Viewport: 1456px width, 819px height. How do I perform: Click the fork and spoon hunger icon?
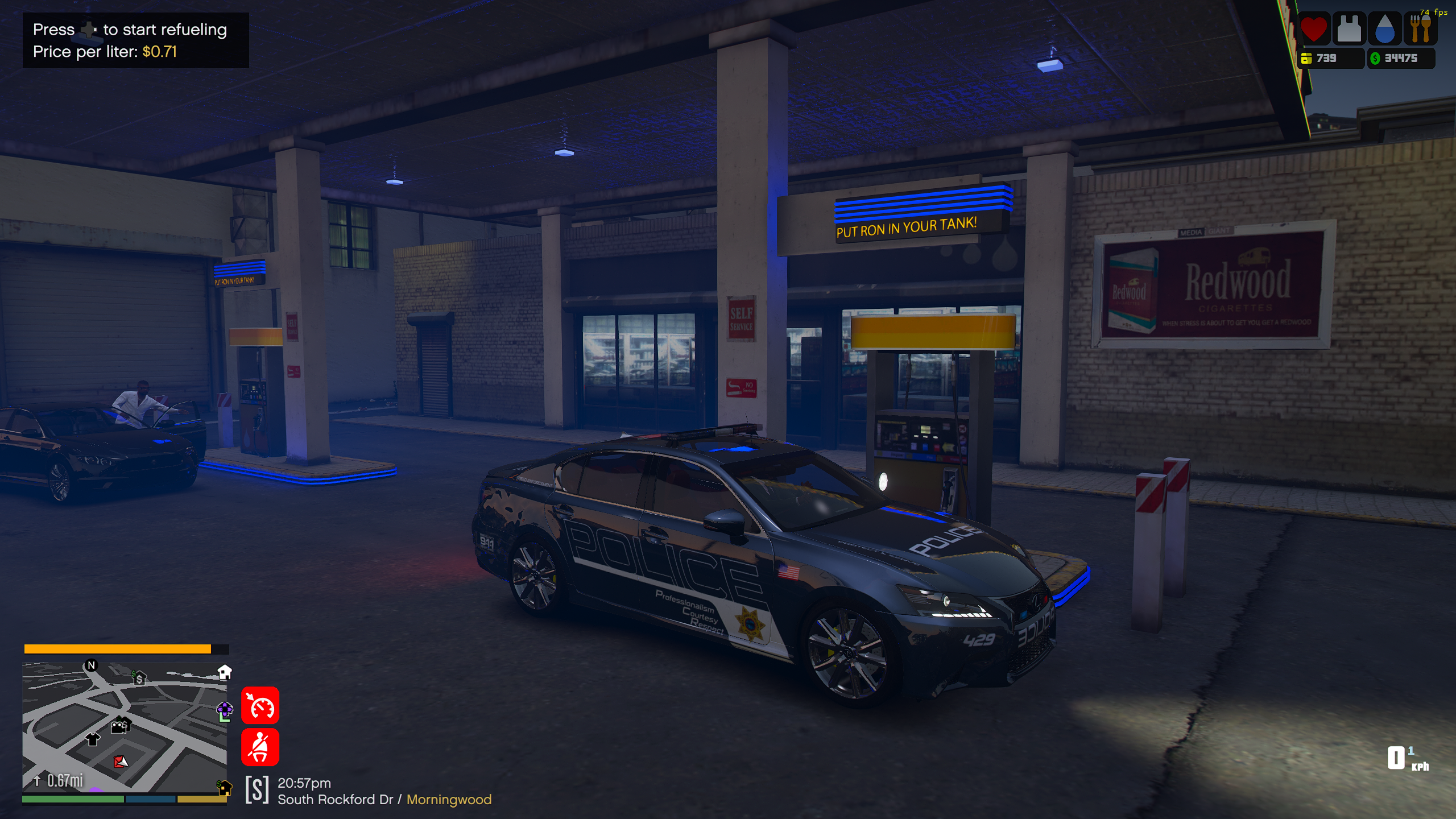(x=1420, y=28)
